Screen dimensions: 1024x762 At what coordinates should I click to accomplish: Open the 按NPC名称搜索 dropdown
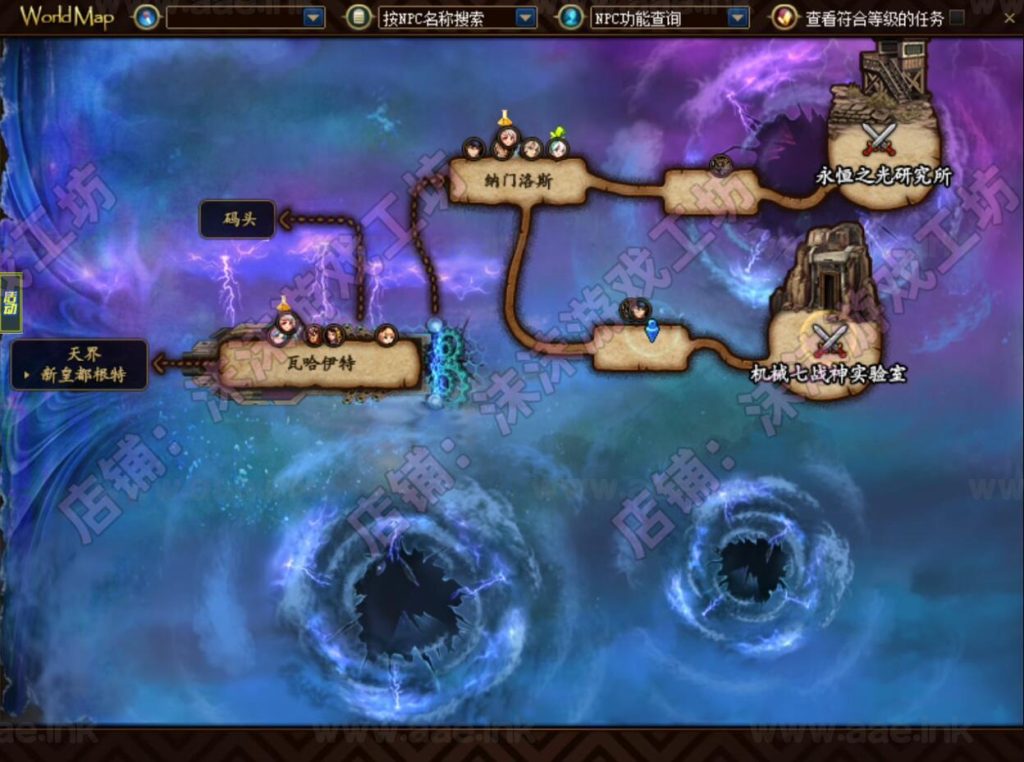pyautogui.click(x=525, y=18)
